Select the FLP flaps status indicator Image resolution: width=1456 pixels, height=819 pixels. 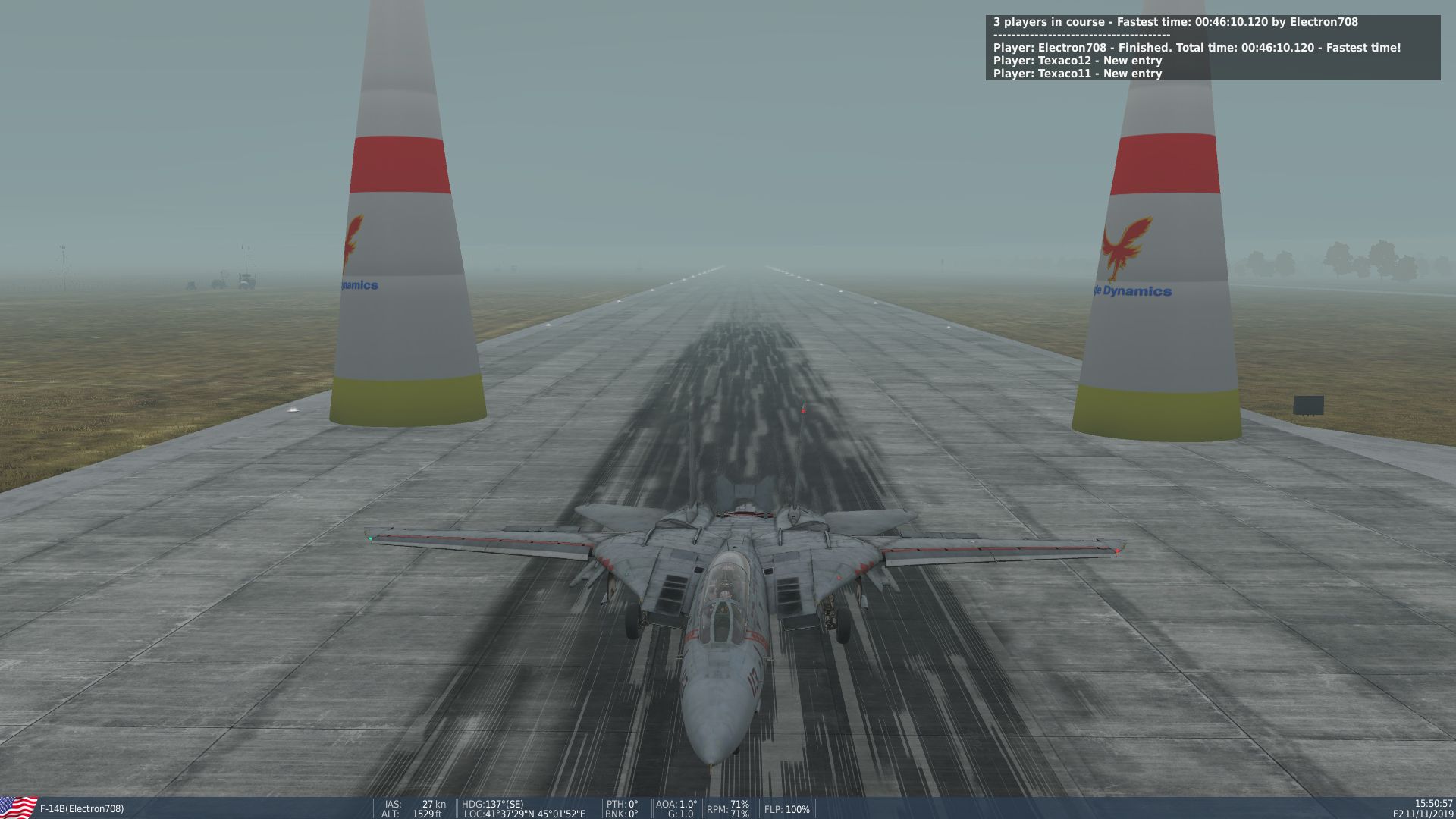[787, 809]
